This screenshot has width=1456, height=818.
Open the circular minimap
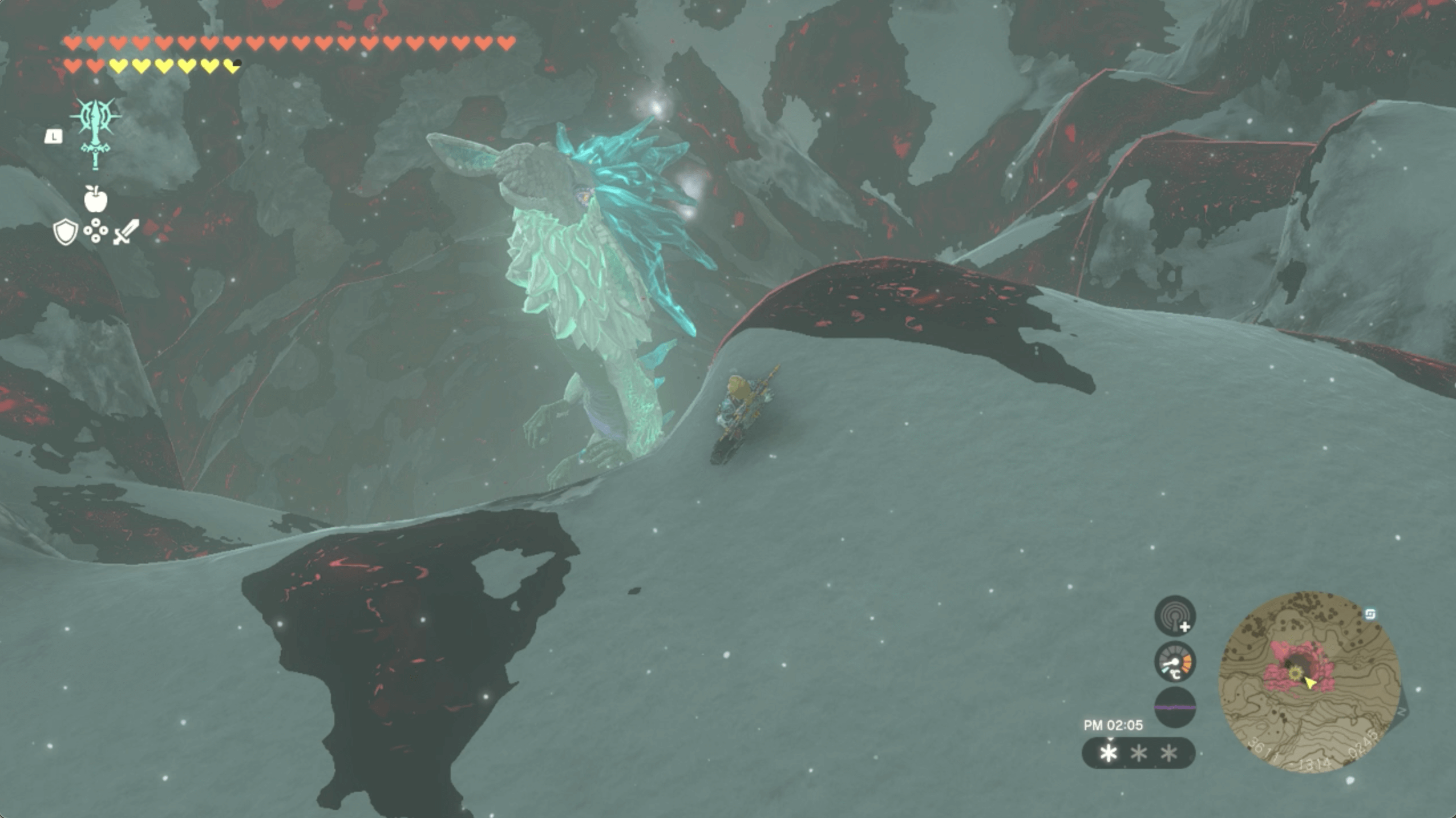(x=1309, y=682)
